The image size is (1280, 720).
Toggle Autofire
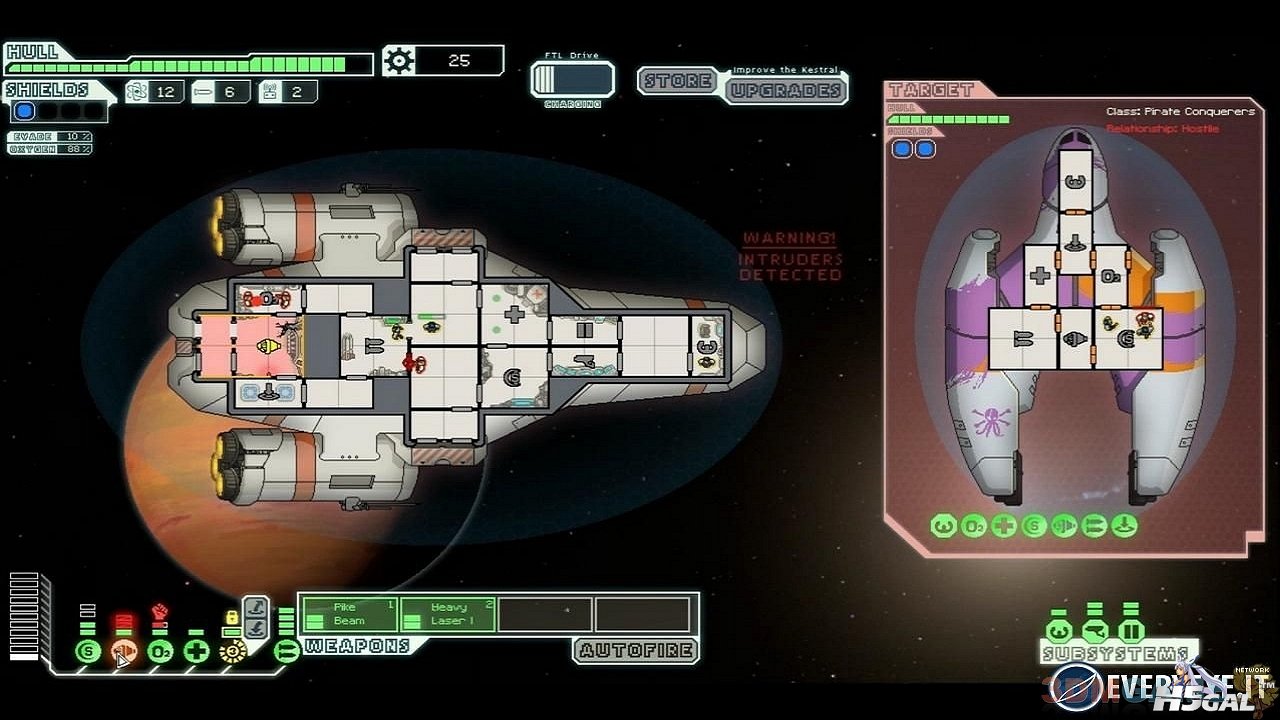pos(635,651)
